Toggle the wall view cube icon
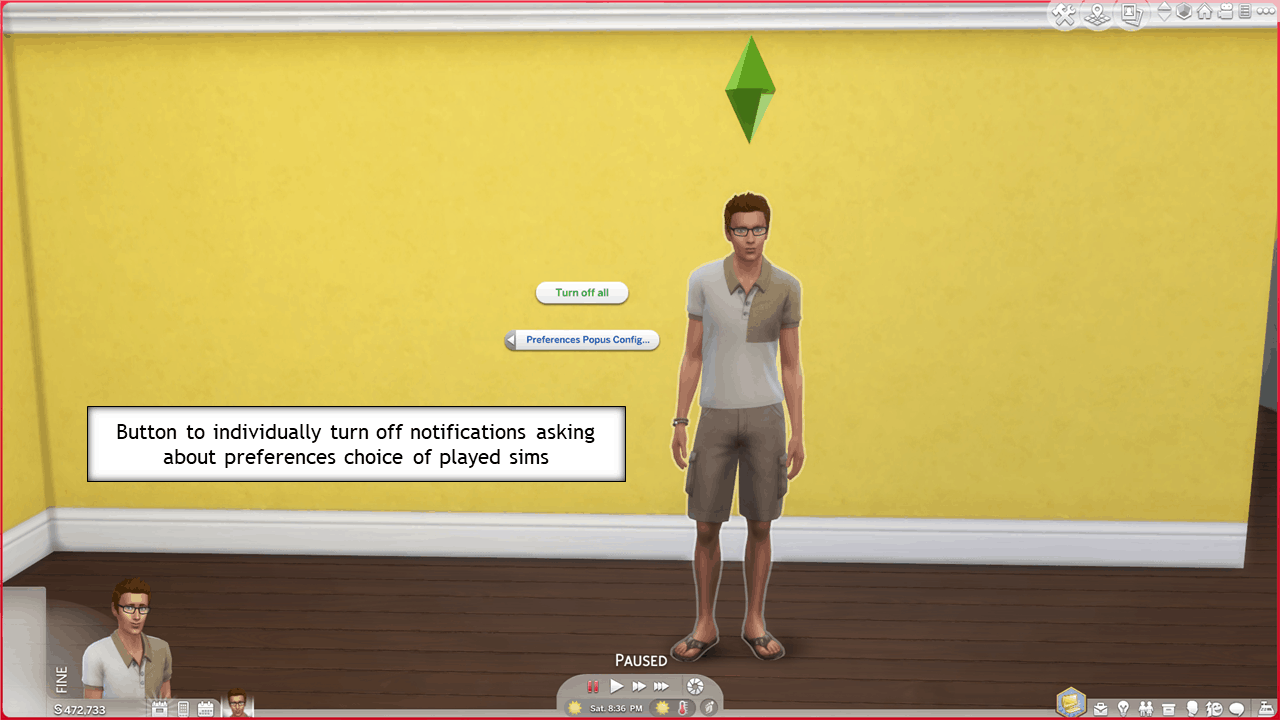 [x=1185, y=12]
